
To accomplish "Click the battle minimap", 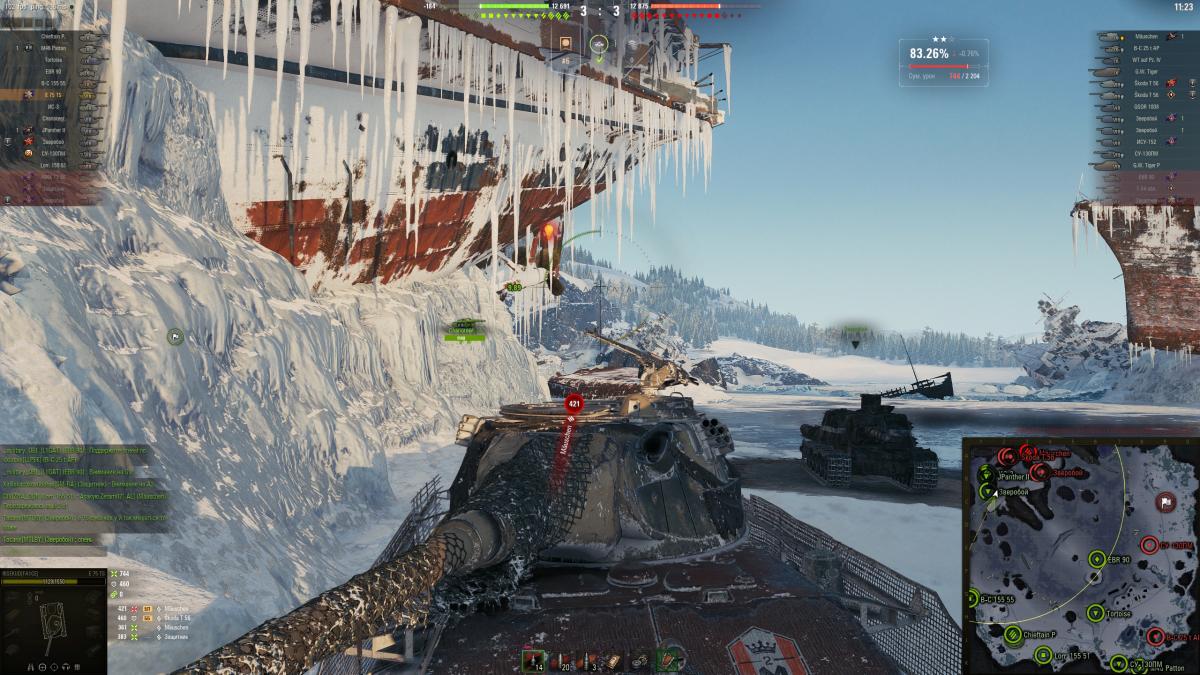I will [1080, 556].
